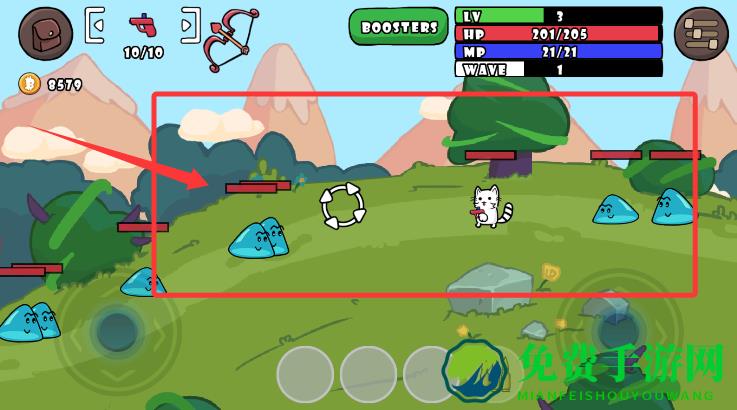This screenshot has width=737, height=410.
Task: Open the wooden plank menu button
Action: click(x=701, y=33)
